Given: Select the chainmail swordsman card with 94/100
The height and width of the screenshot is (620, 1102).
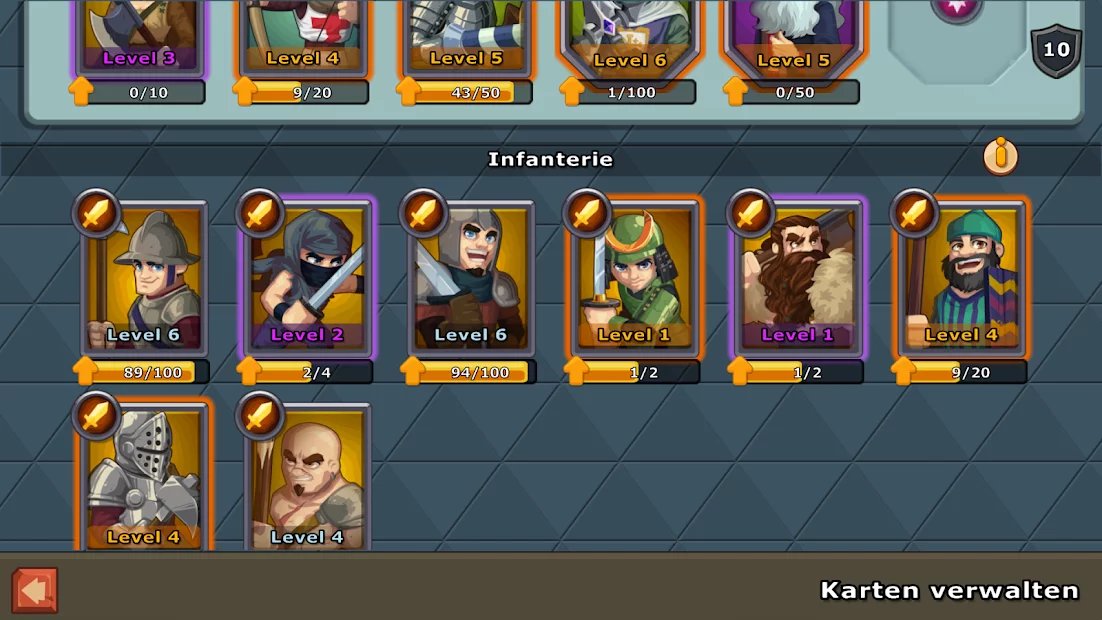Looking at the screenshot, I should tap(470, 280).
